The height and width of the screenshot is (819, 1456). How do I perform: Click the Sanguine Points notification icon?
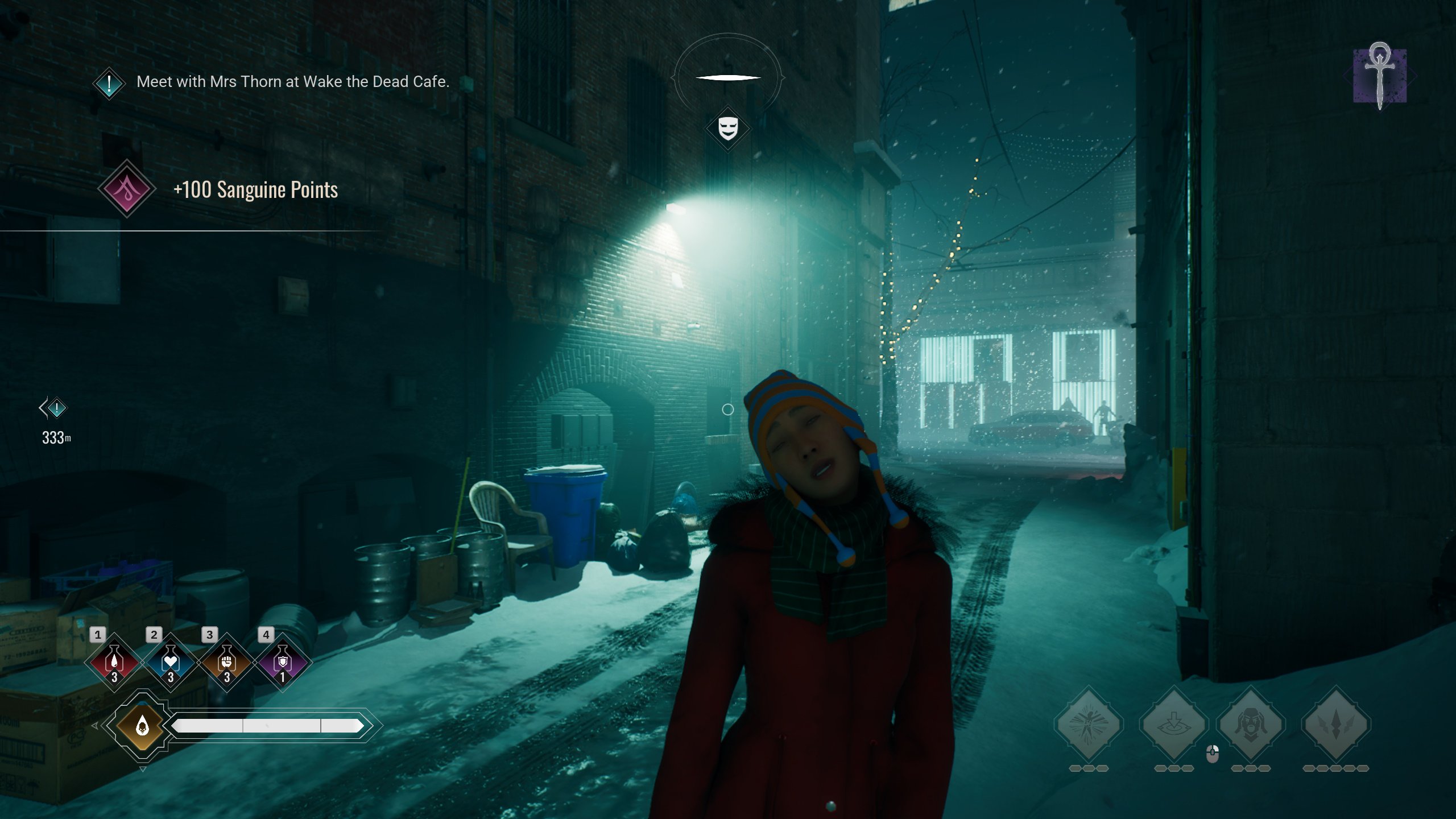tap(127, 189)
